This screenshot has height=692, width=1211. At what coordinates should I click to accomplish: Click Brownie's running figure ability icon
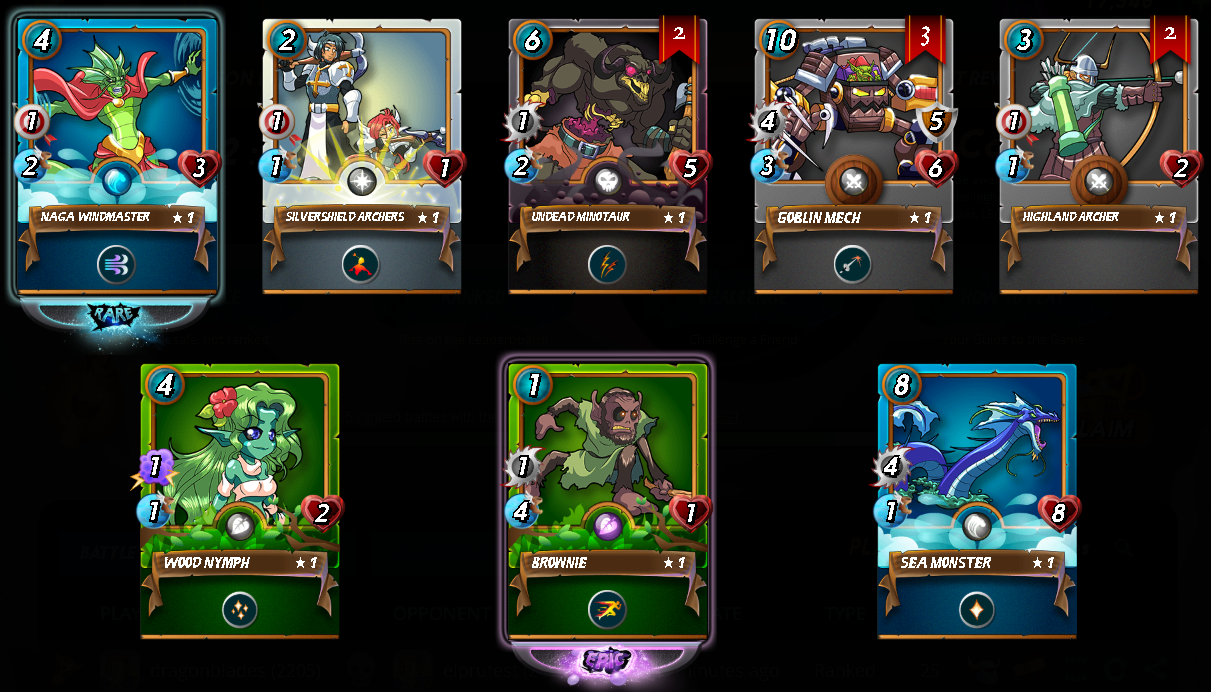click(x=607, y=609)
